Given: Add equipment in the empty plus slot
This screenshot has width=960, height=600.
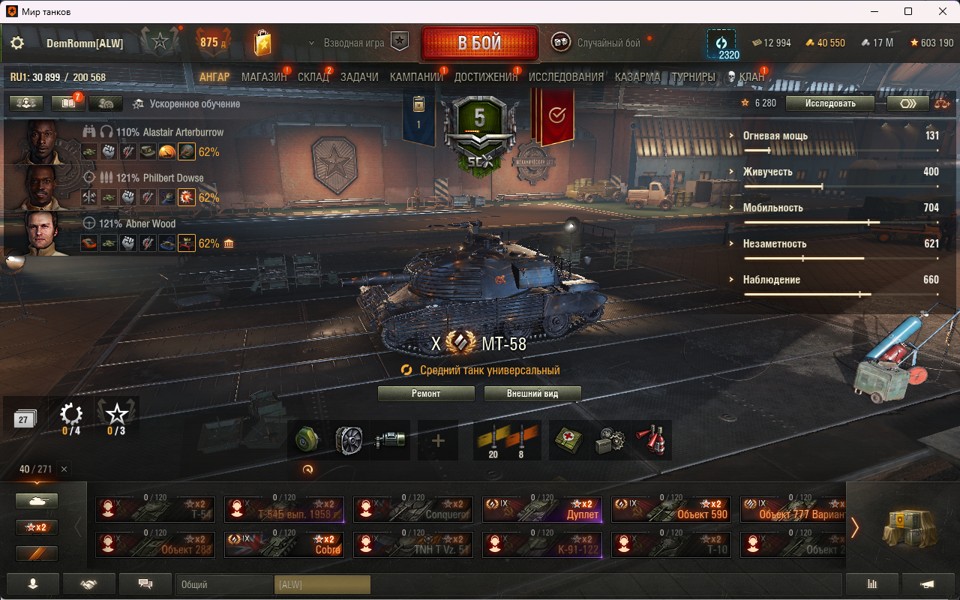Looking at the screenshot, I should [x=438, y=440].
